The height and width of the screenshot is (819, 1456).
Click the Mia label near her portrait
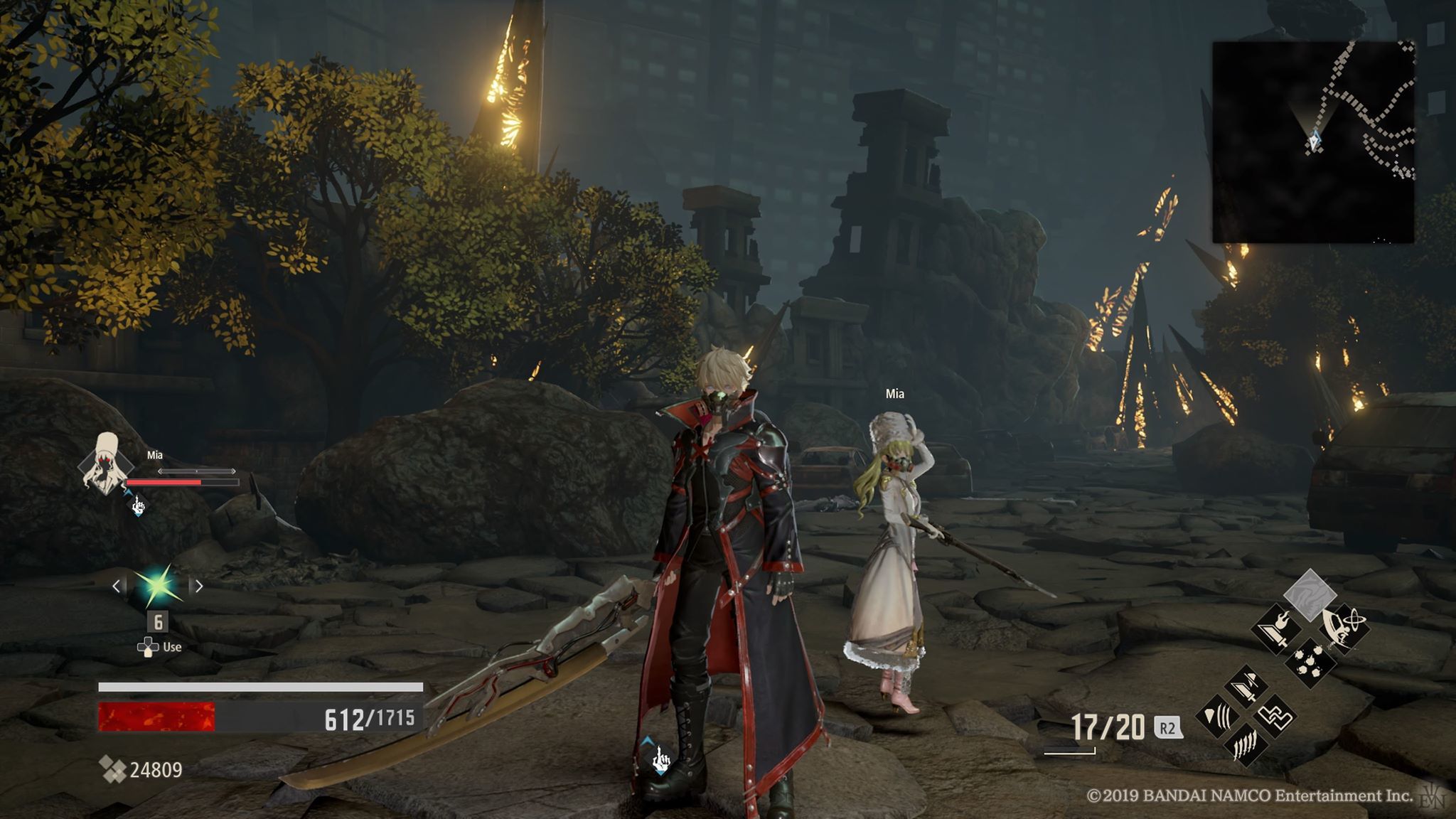pyautogui.click(x=154, y=455)
